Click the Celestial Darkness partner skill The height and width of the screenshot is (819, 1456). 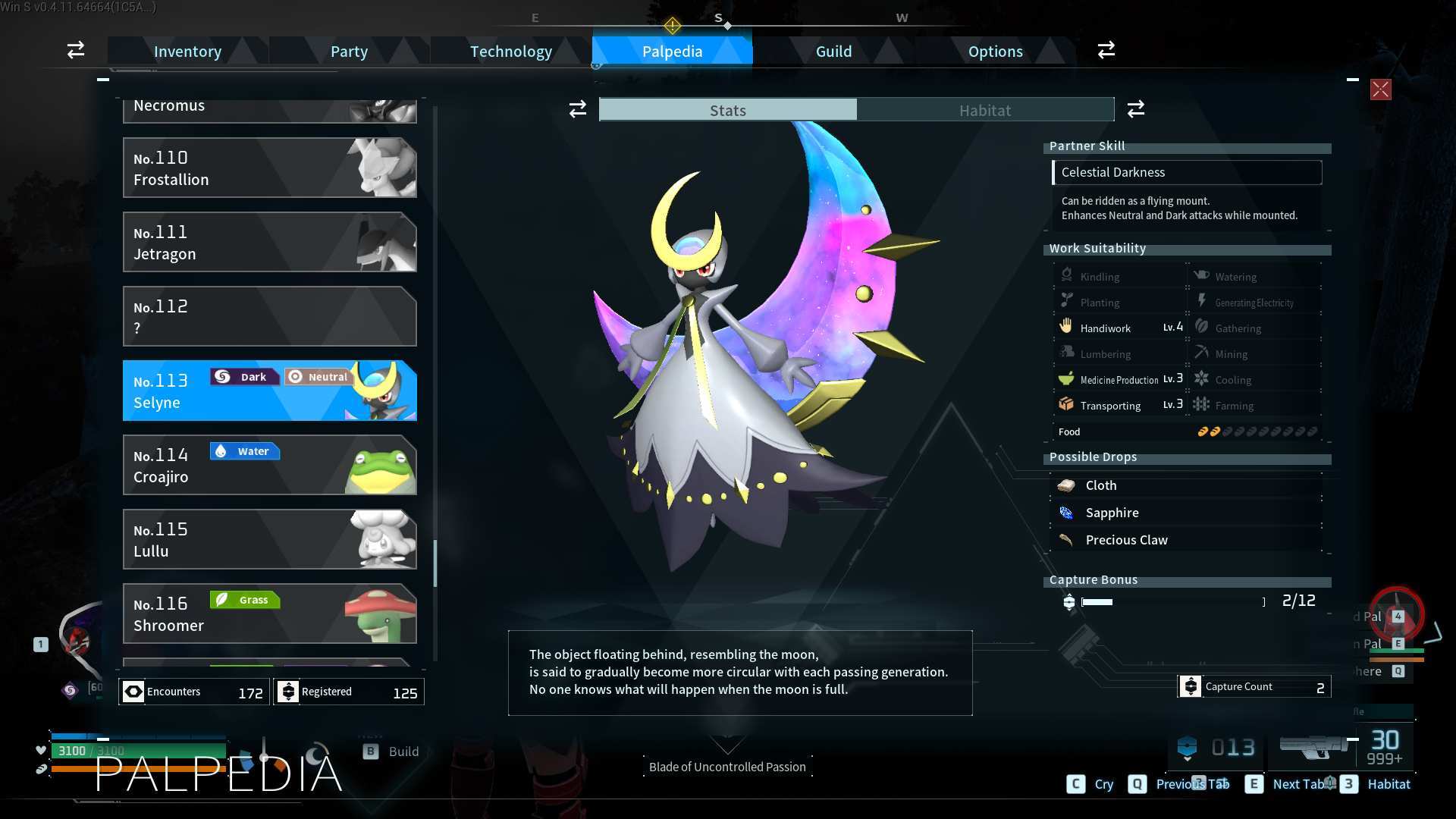pyautogui.click(x=1187, y=172)
